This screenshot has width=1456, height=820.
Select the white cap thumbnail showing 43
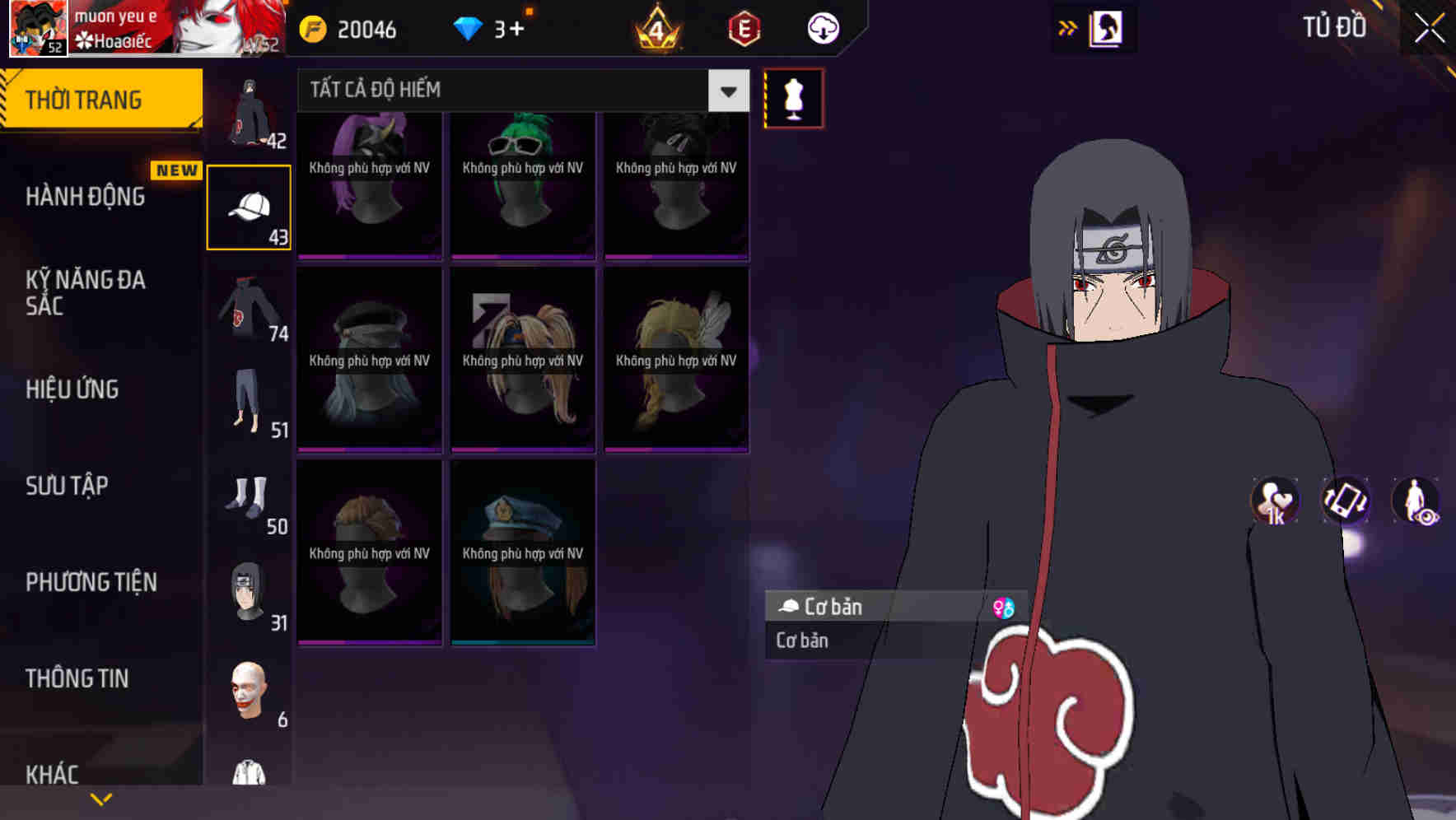(249, 206)
